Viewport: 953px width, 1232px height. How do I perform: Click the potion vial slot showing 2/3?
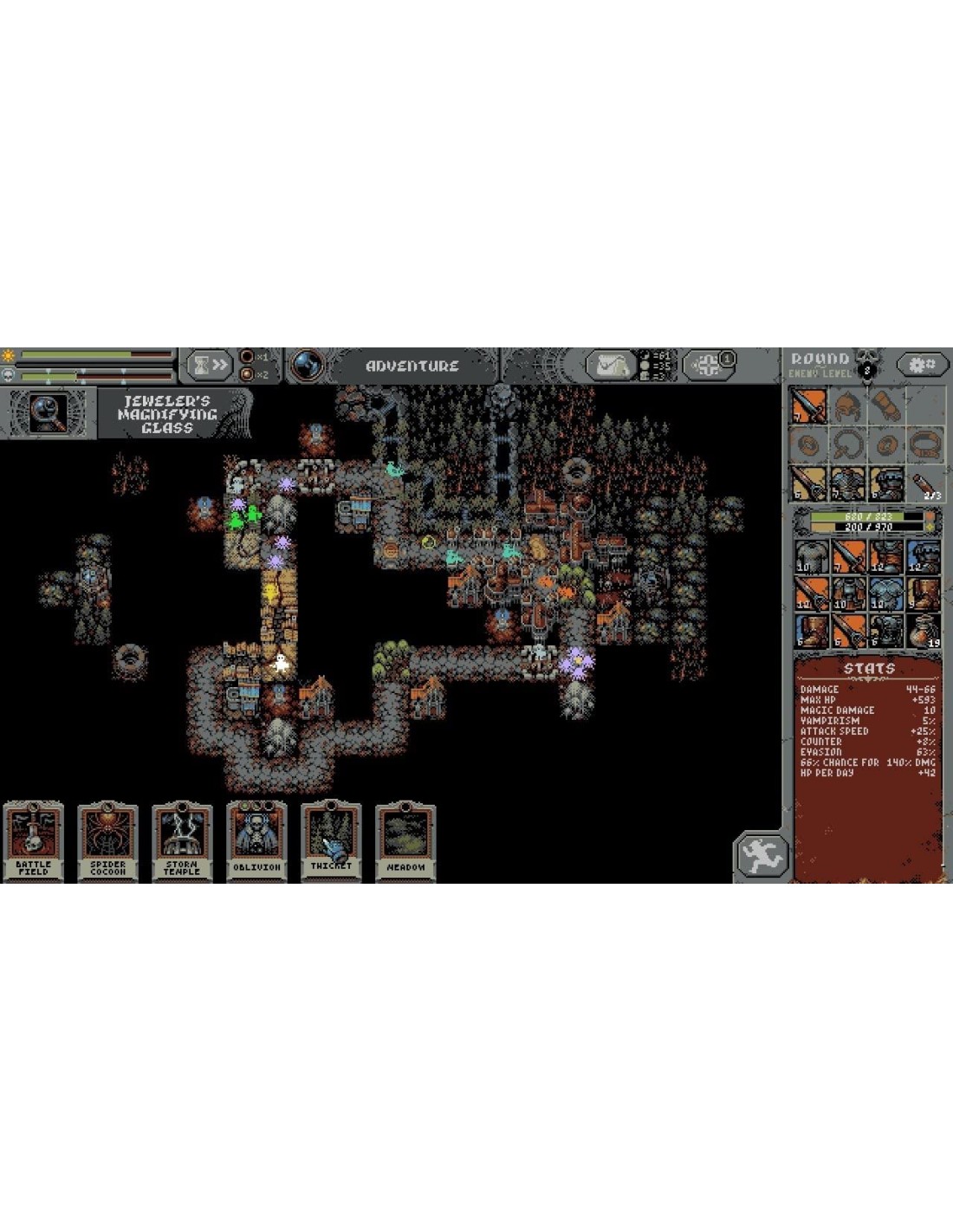click(924, 483)
